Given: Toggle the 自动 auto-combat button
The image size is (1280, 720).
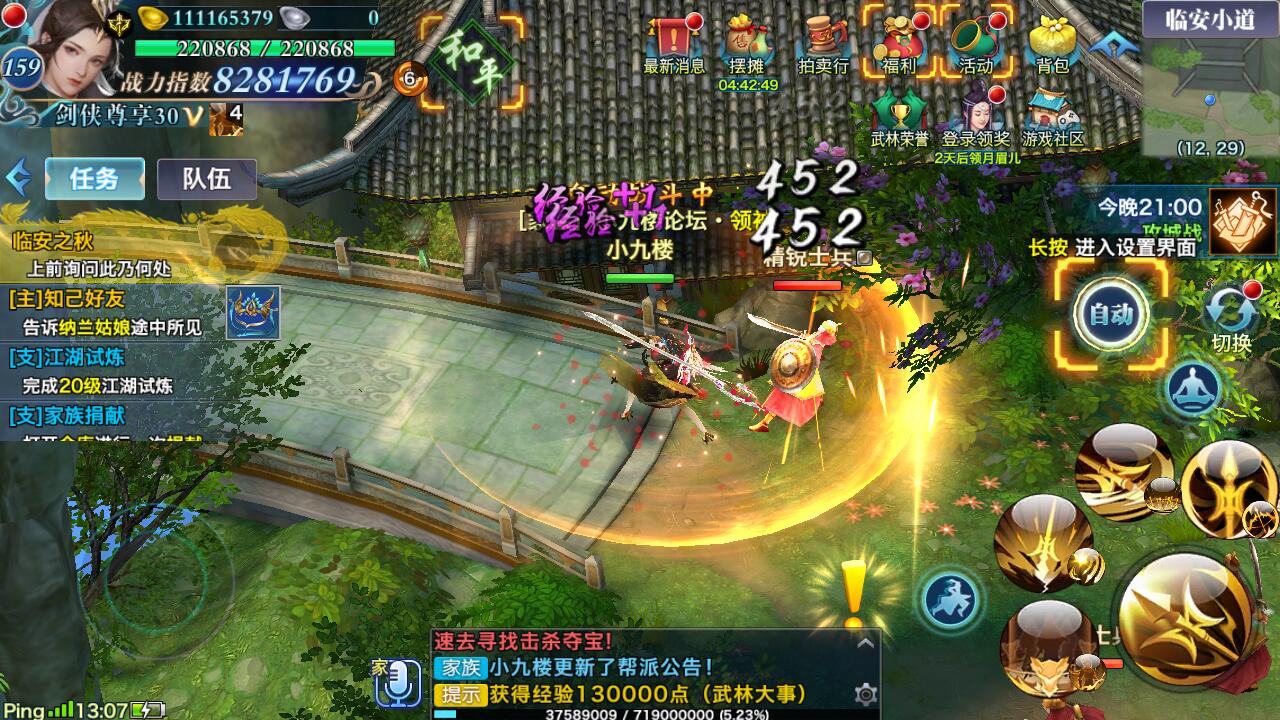Looking at the screenshot, I should 1111,314.
